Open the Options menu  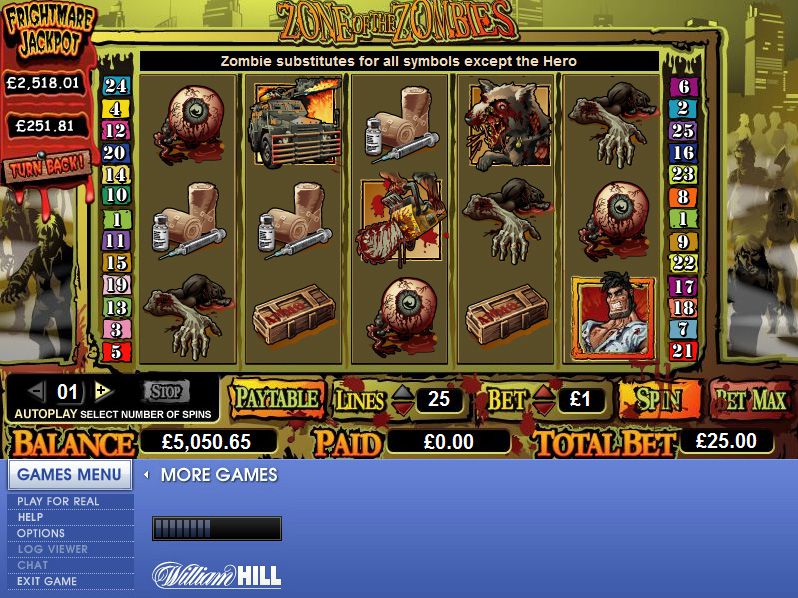[x=41, y=533]
